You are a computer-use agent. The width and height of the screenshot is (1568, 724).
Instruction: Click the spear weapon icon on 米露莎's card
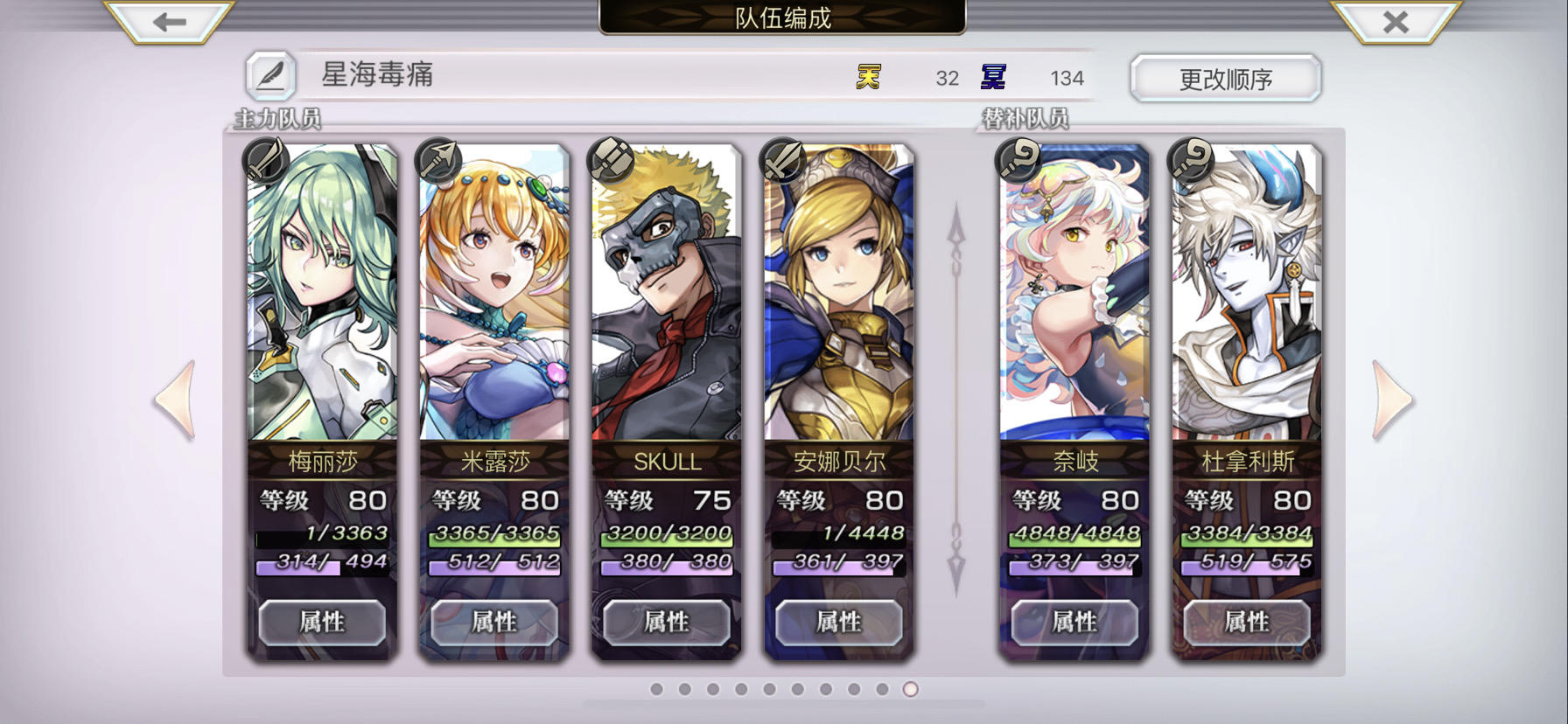click(437, 159)
